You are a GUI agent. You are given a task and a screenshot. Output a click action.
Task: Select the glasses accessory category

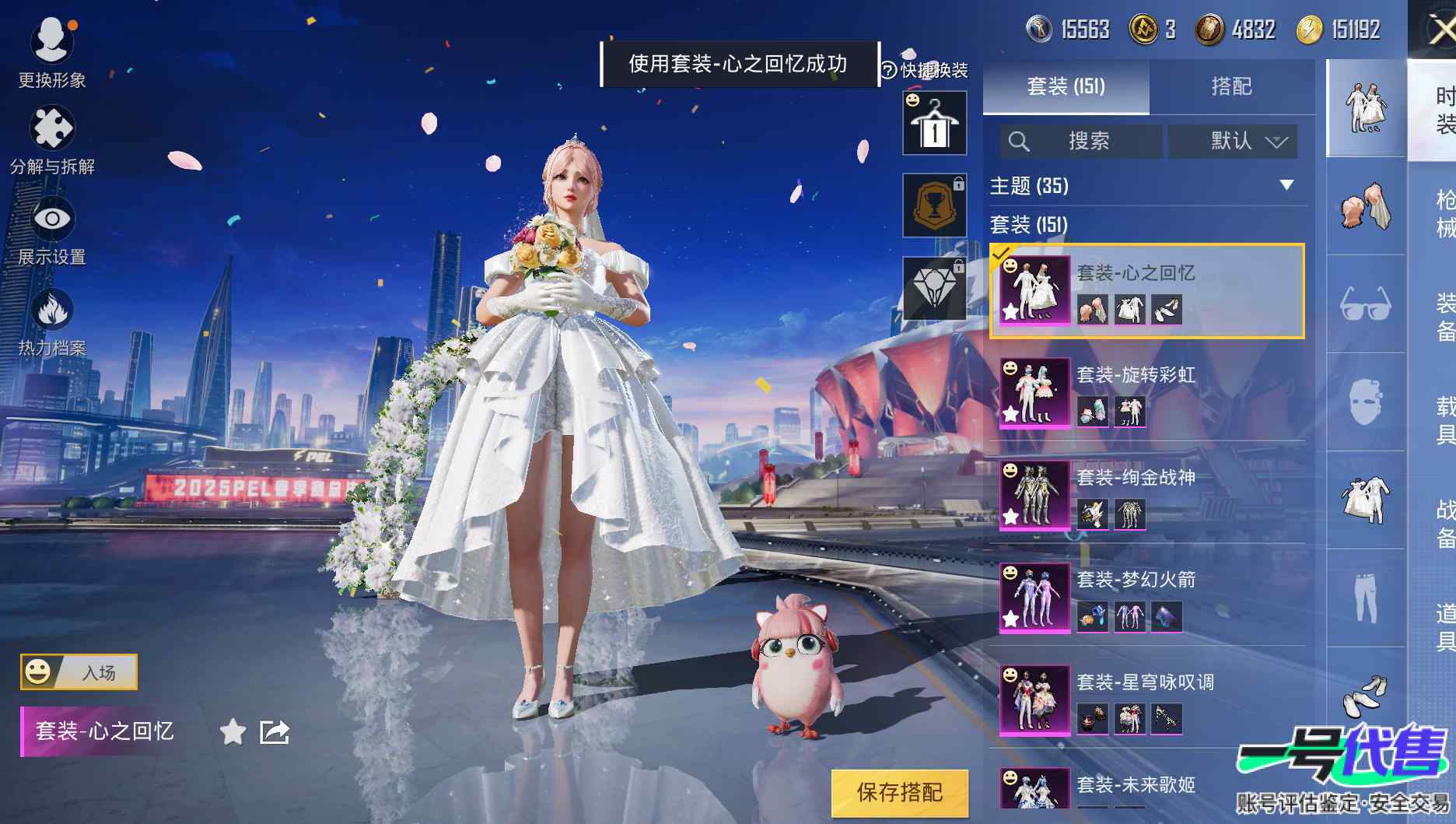[1365, 303]
